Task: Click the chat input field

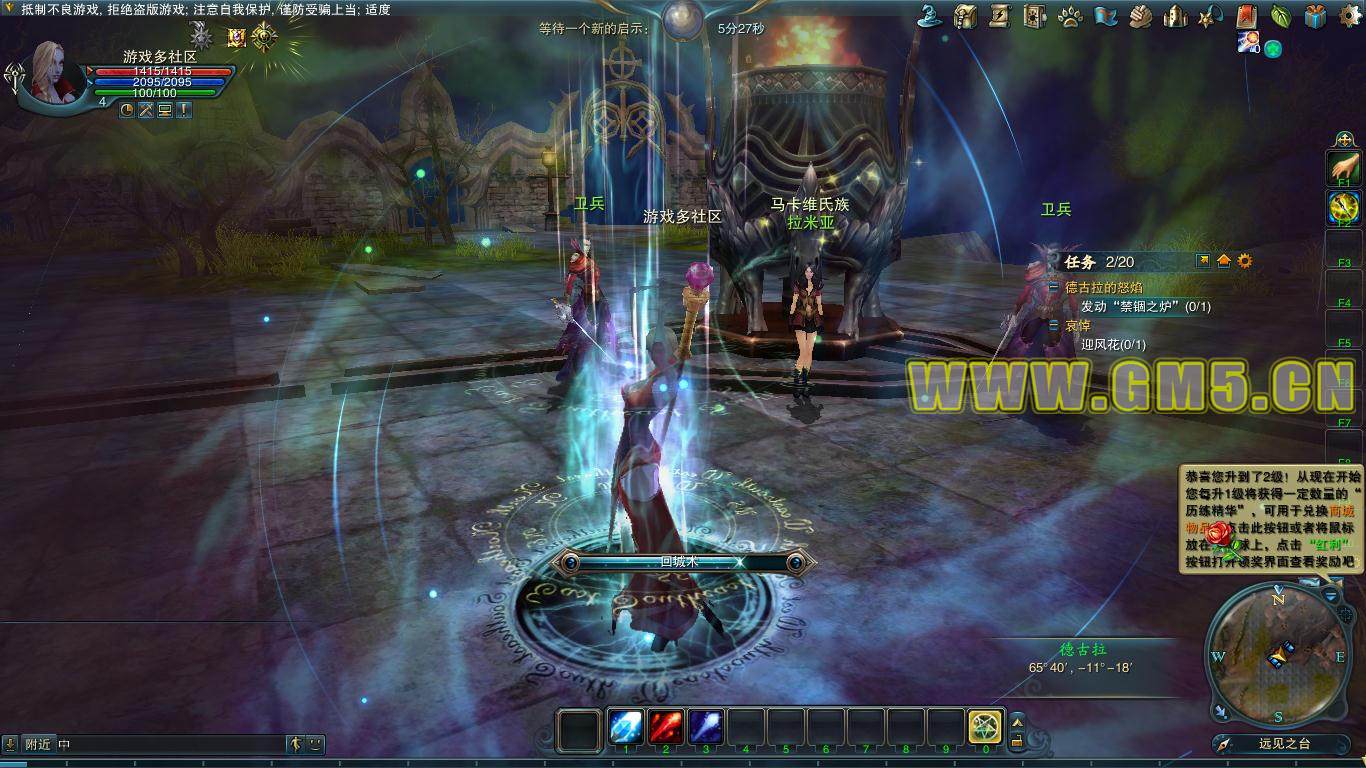Action: coord(170,744)
